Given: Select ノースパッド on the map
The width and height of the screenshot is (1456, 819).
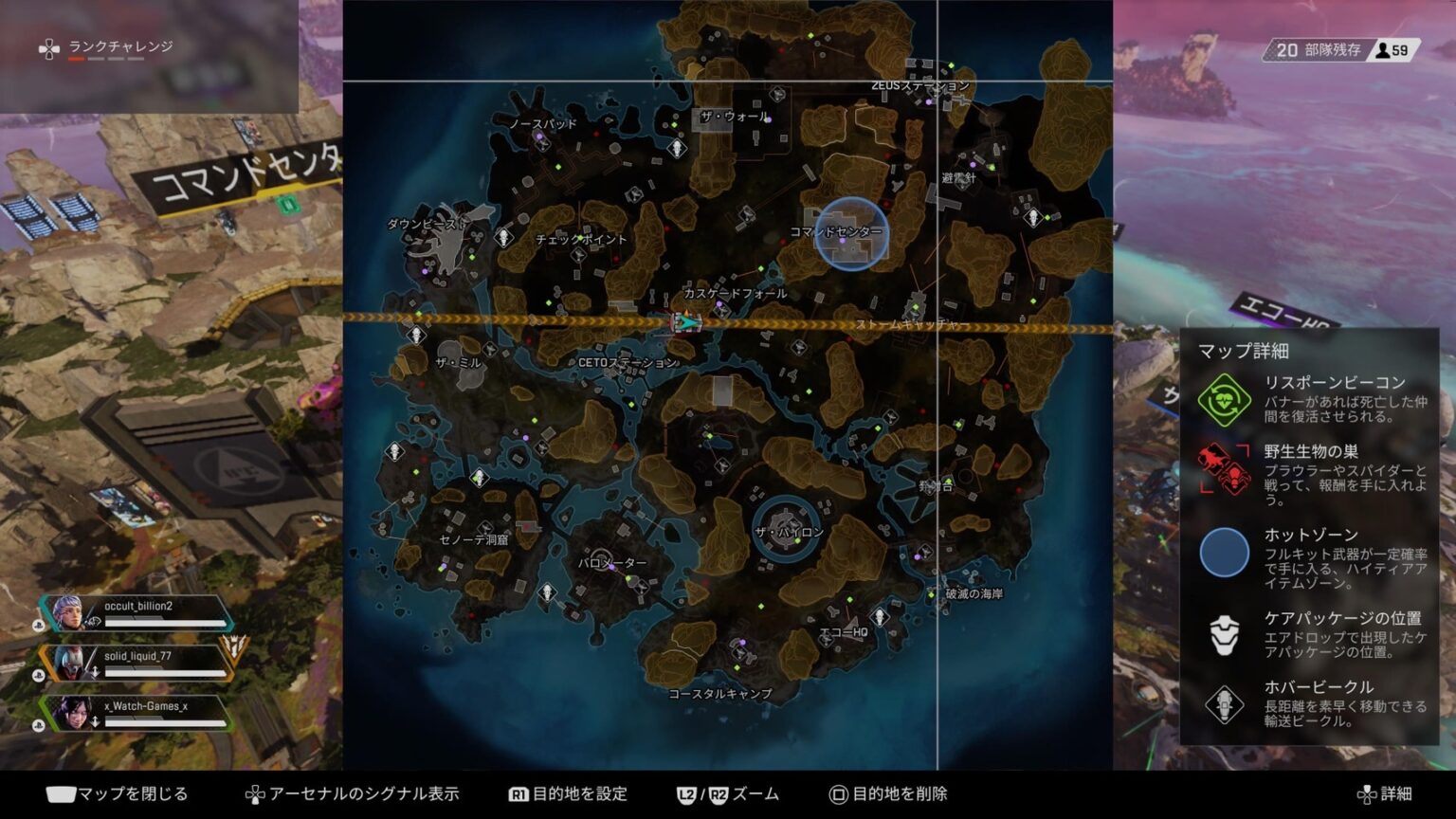Looking at the screenshot, I should (x=542, y=124).
